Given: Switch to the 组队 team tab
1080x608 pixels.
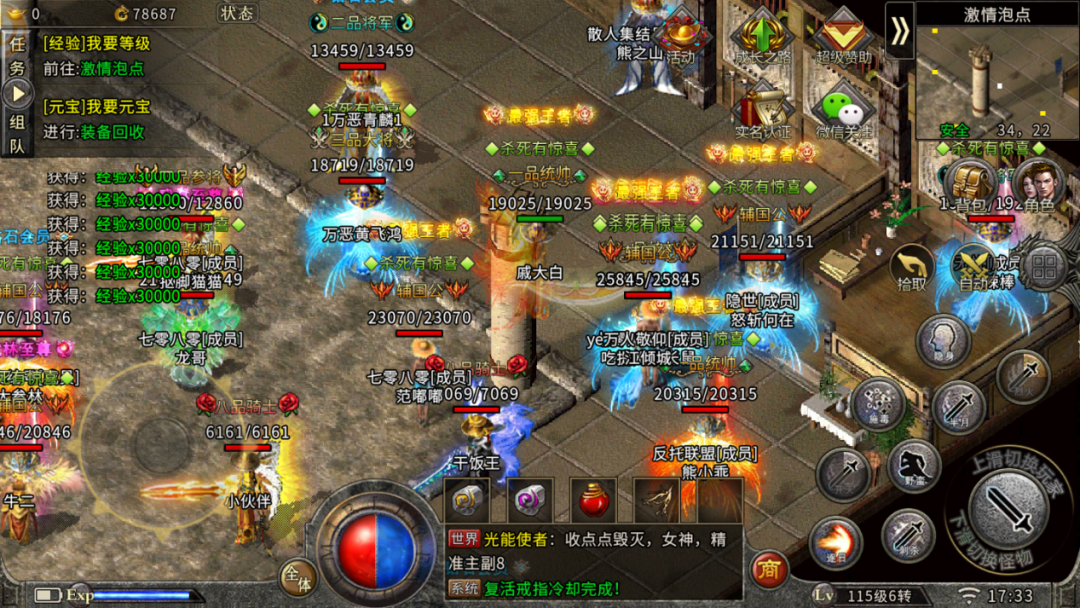Looking at the screenshot, I should pyautogui.click(x=17, y=132).
